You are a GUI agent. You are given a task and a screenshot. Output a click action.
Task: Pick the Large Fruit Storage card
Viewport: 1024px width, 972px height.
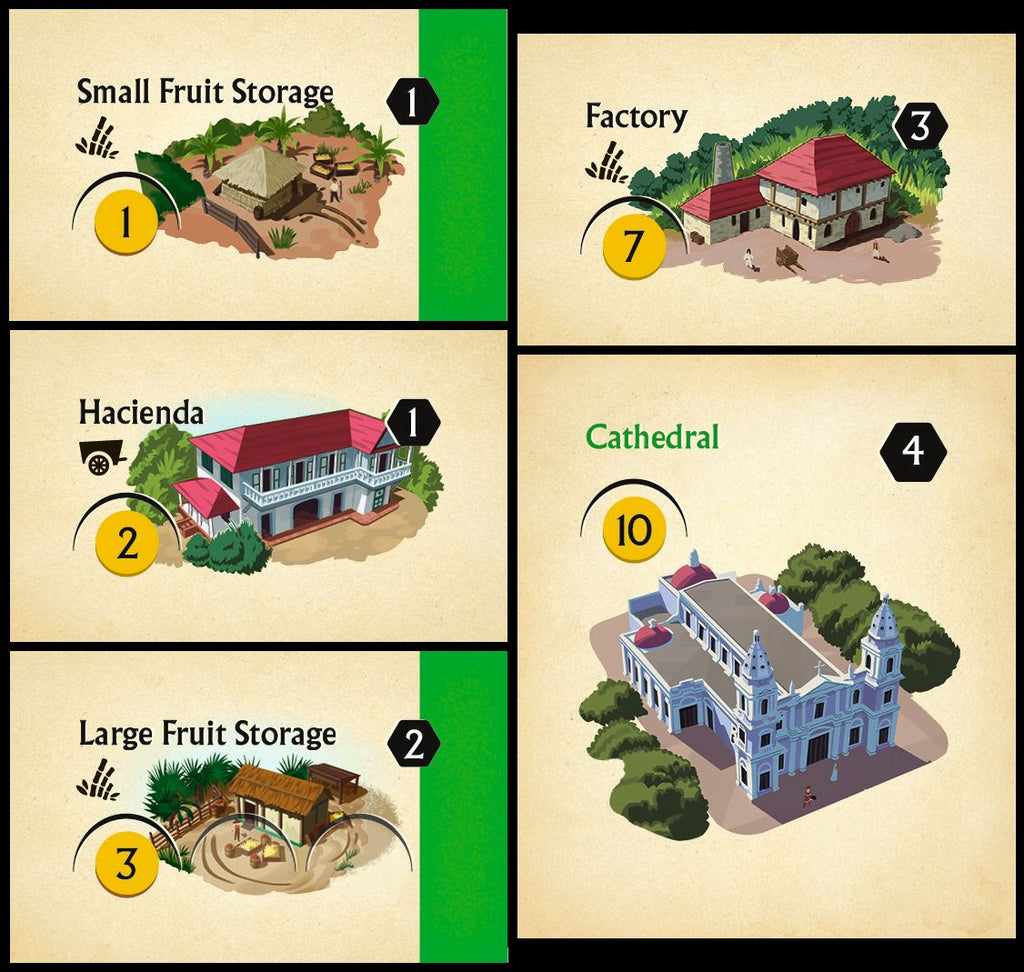[x=257, y=806]
